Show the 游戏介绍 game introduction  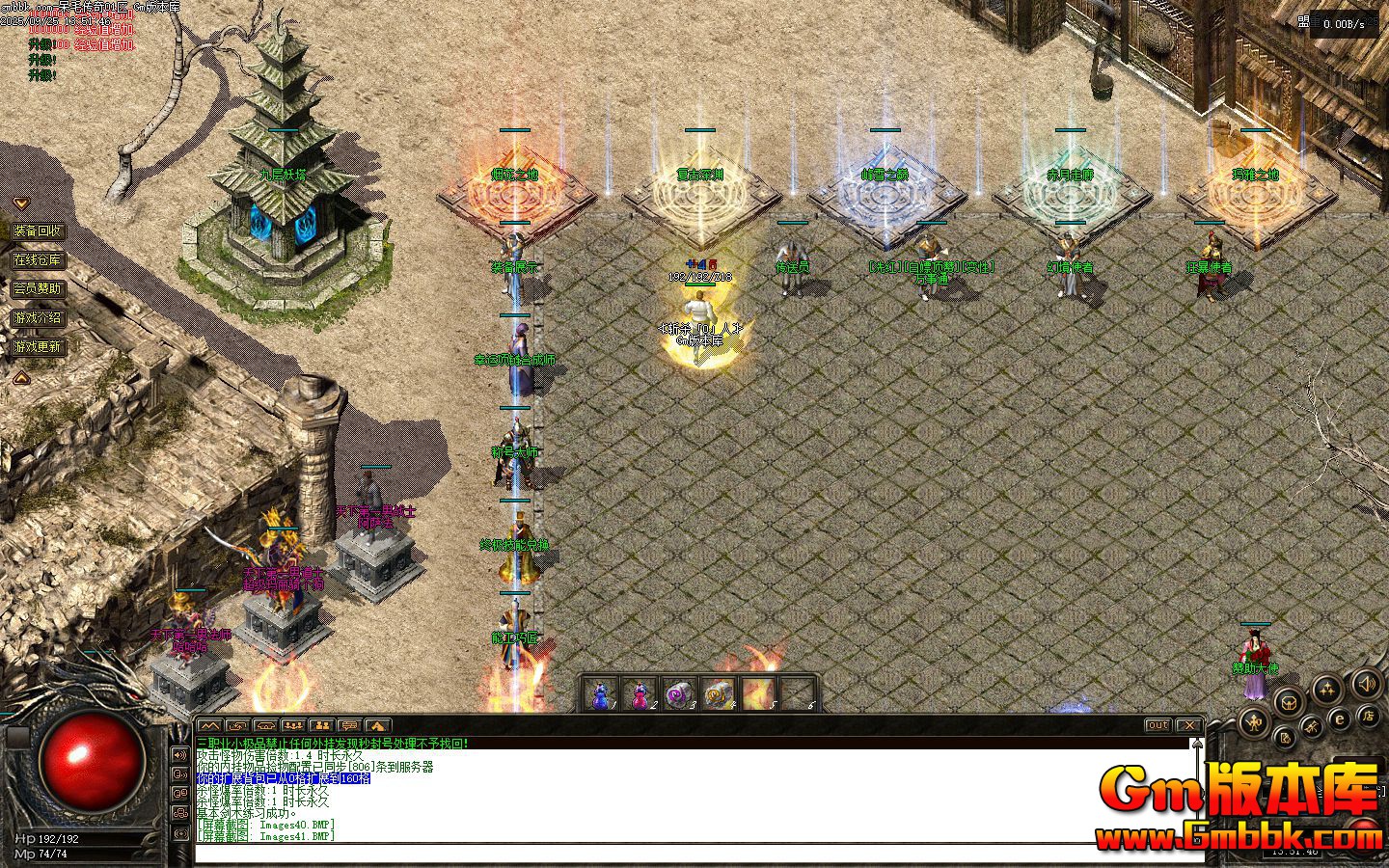coord(38,317)
